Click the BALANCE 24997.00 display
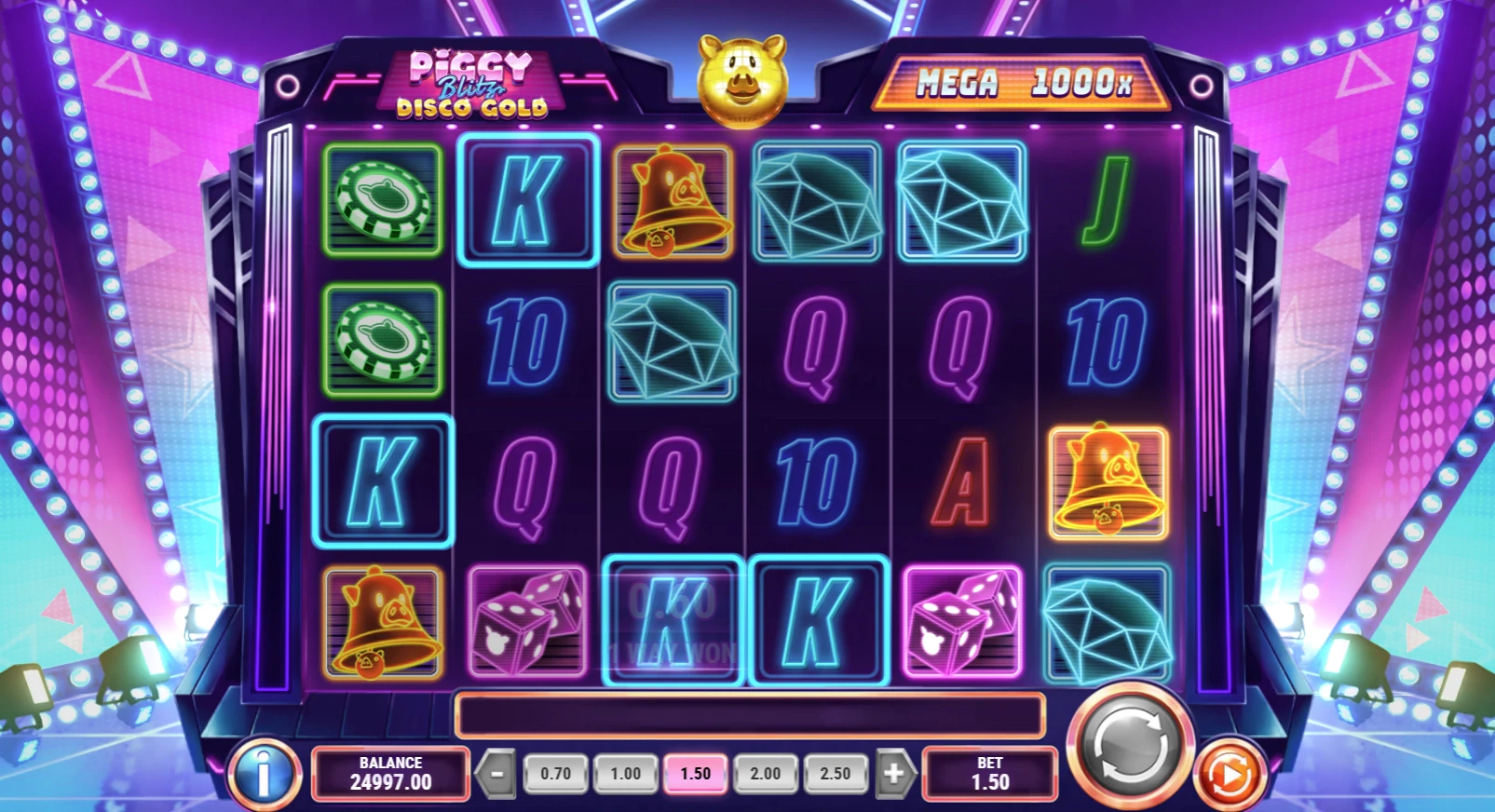 [389, 774]
